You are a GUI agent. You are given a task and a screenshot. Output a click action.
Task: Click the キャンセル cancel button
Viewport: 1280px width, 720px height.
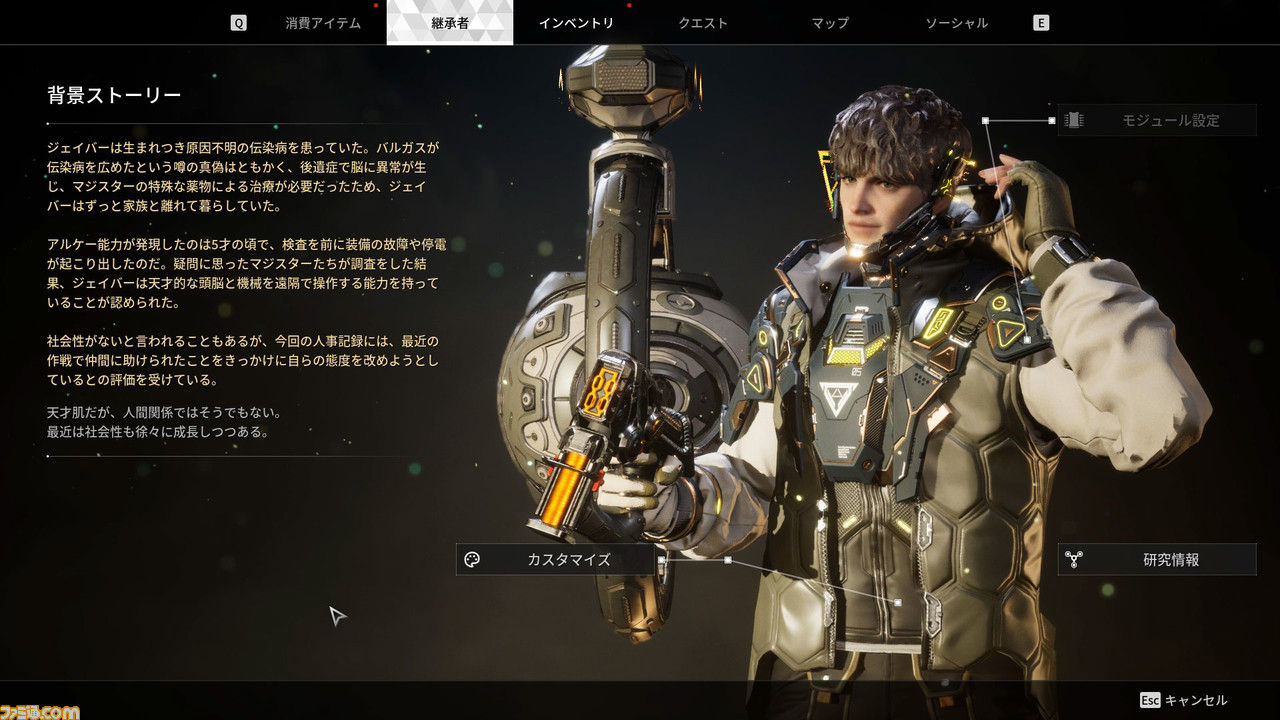click(1184, 700)
